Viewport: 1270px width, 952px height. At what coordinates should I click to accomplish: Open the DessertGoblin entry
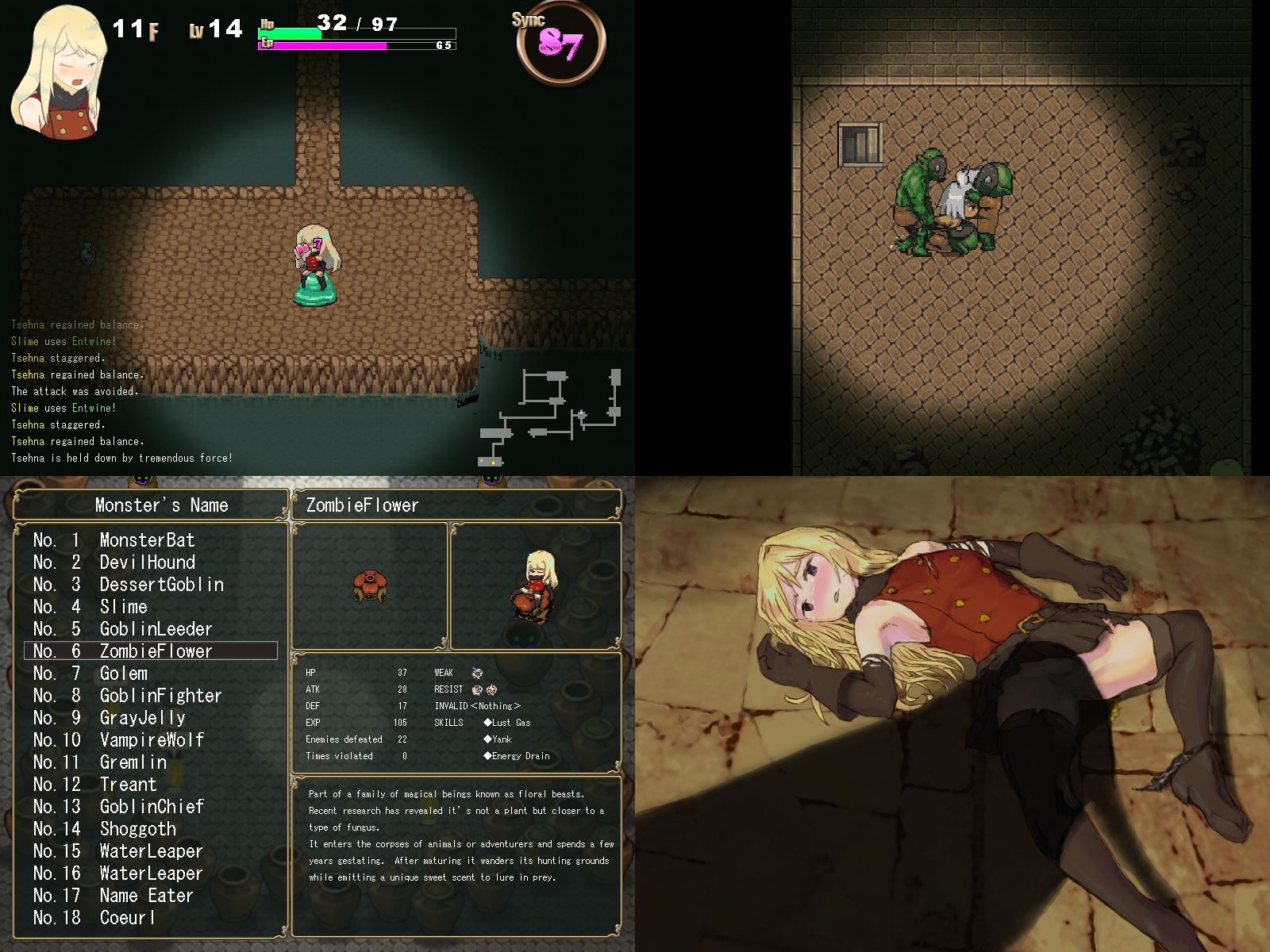(x=161, y=585)
